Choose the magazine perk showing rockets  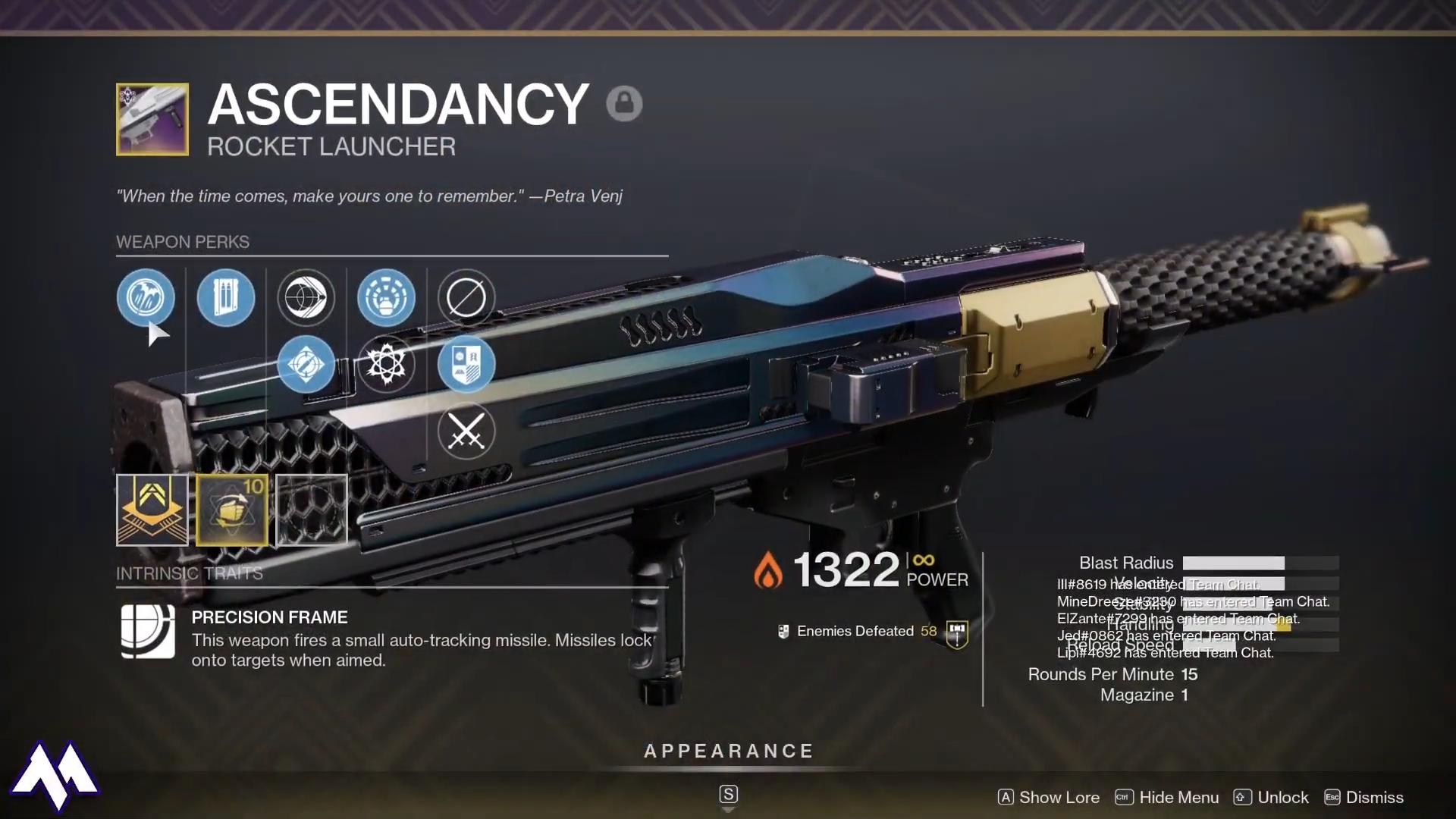(226, 297)
